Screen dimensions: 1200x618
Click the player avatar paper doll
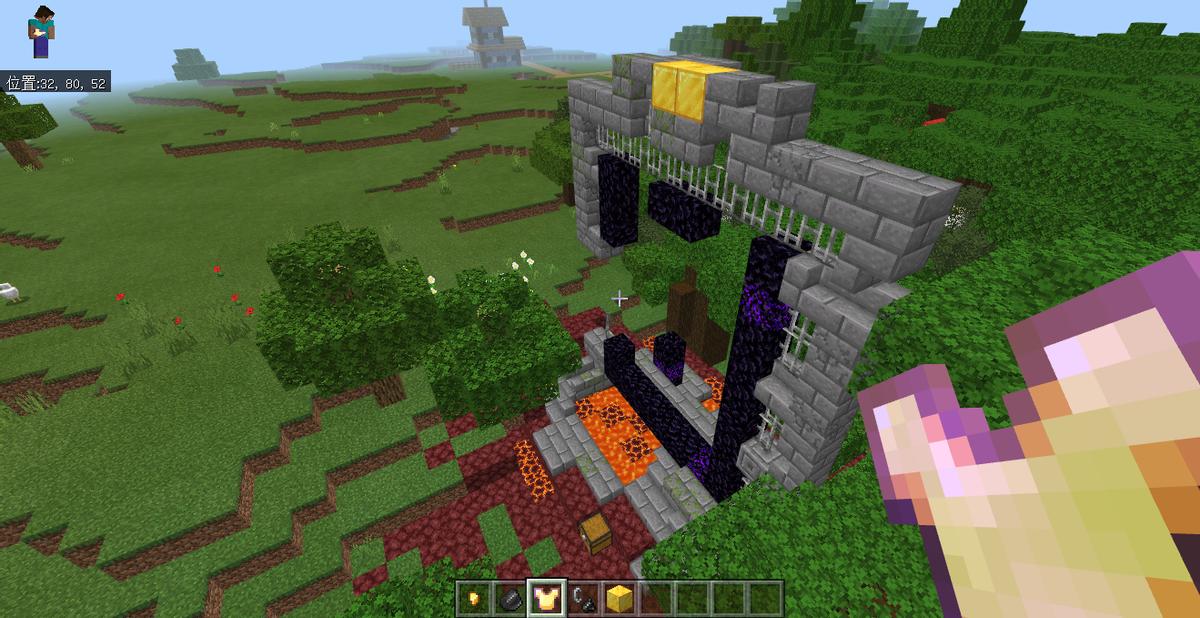[x=41, y=31]
